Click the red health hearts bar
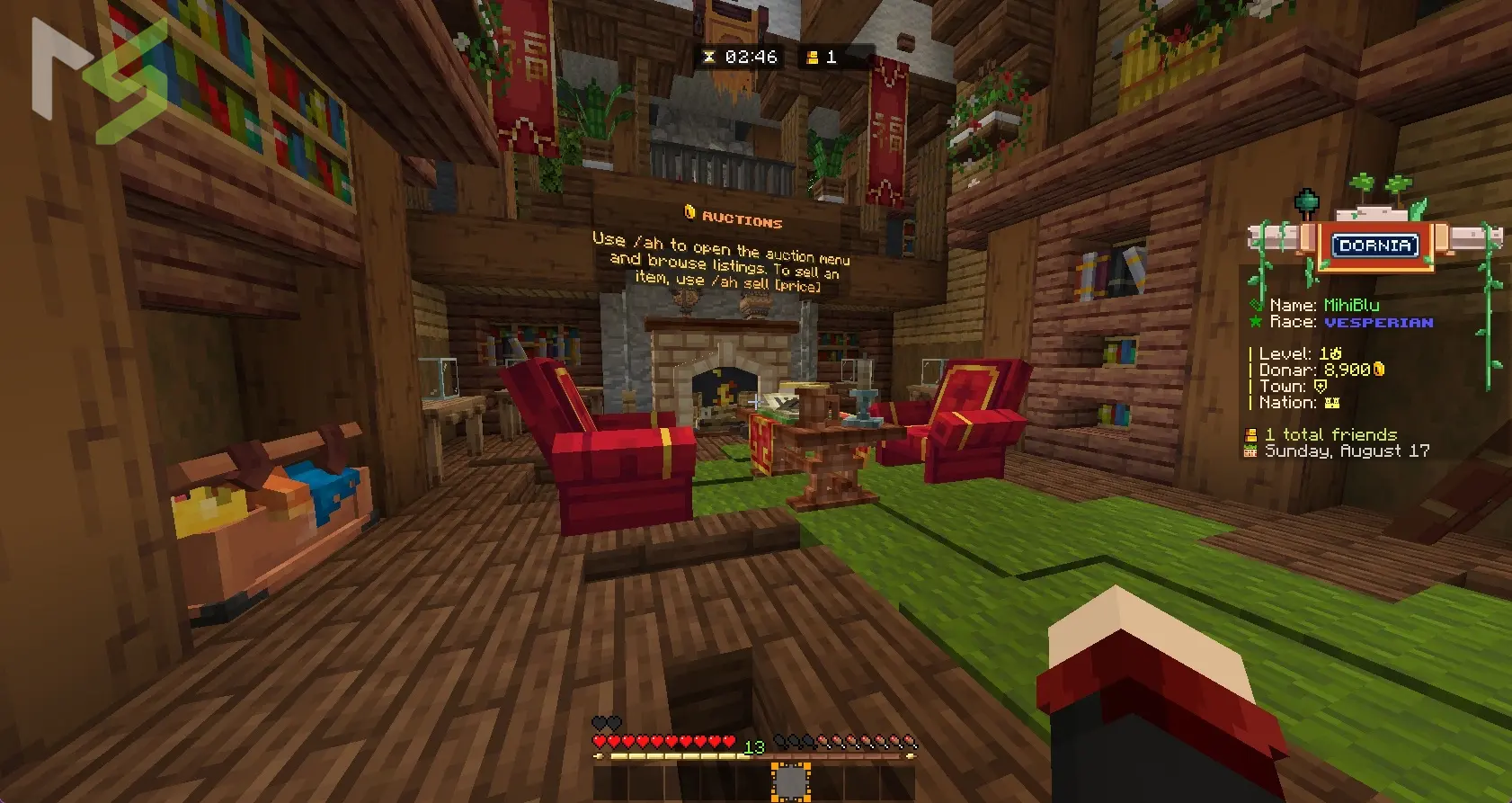Screen dimensions: 1512x803 (x=661, y=742)
